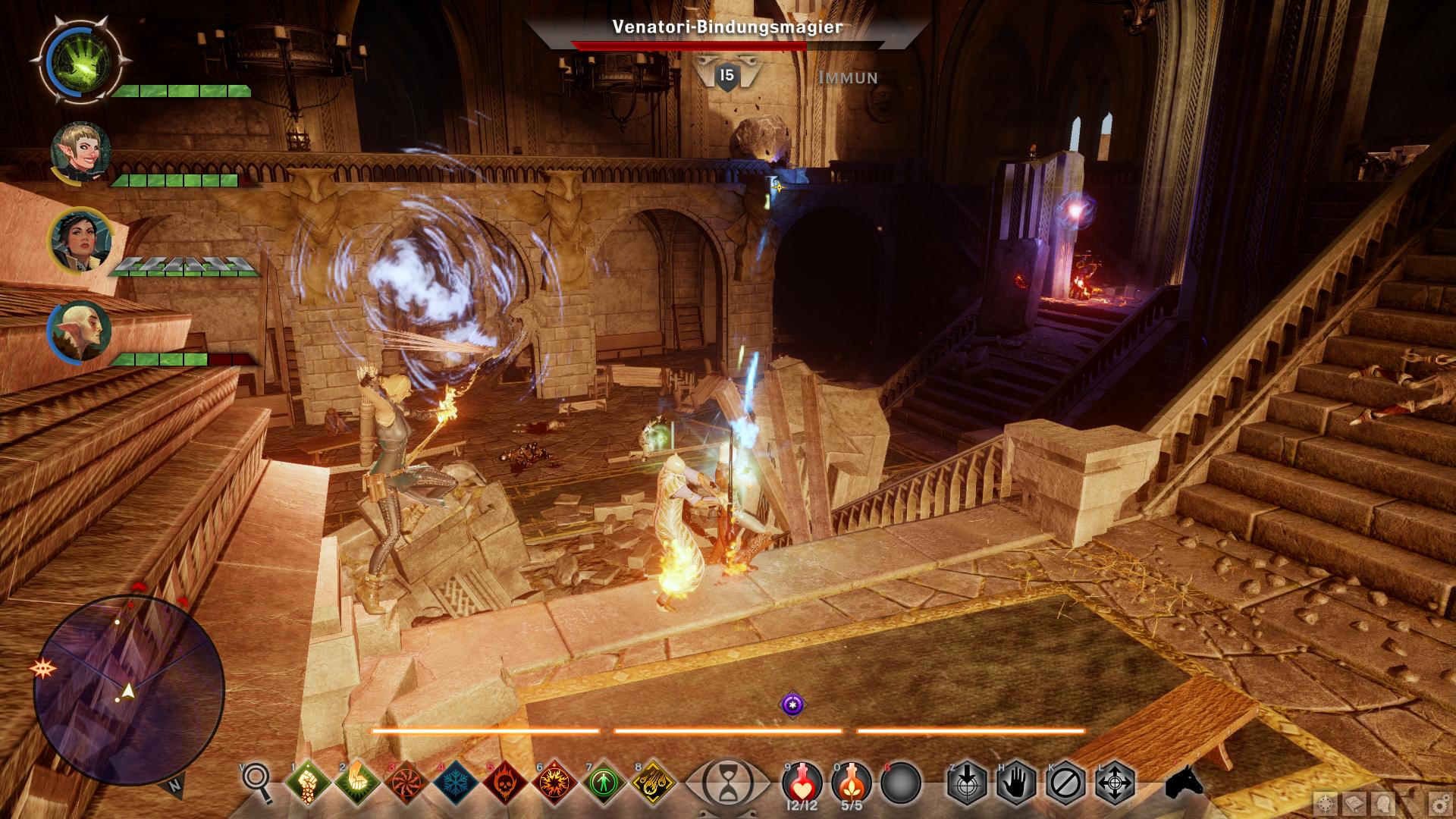
Task: Select the disengage command icon
Action: (x=1066, y=783)
